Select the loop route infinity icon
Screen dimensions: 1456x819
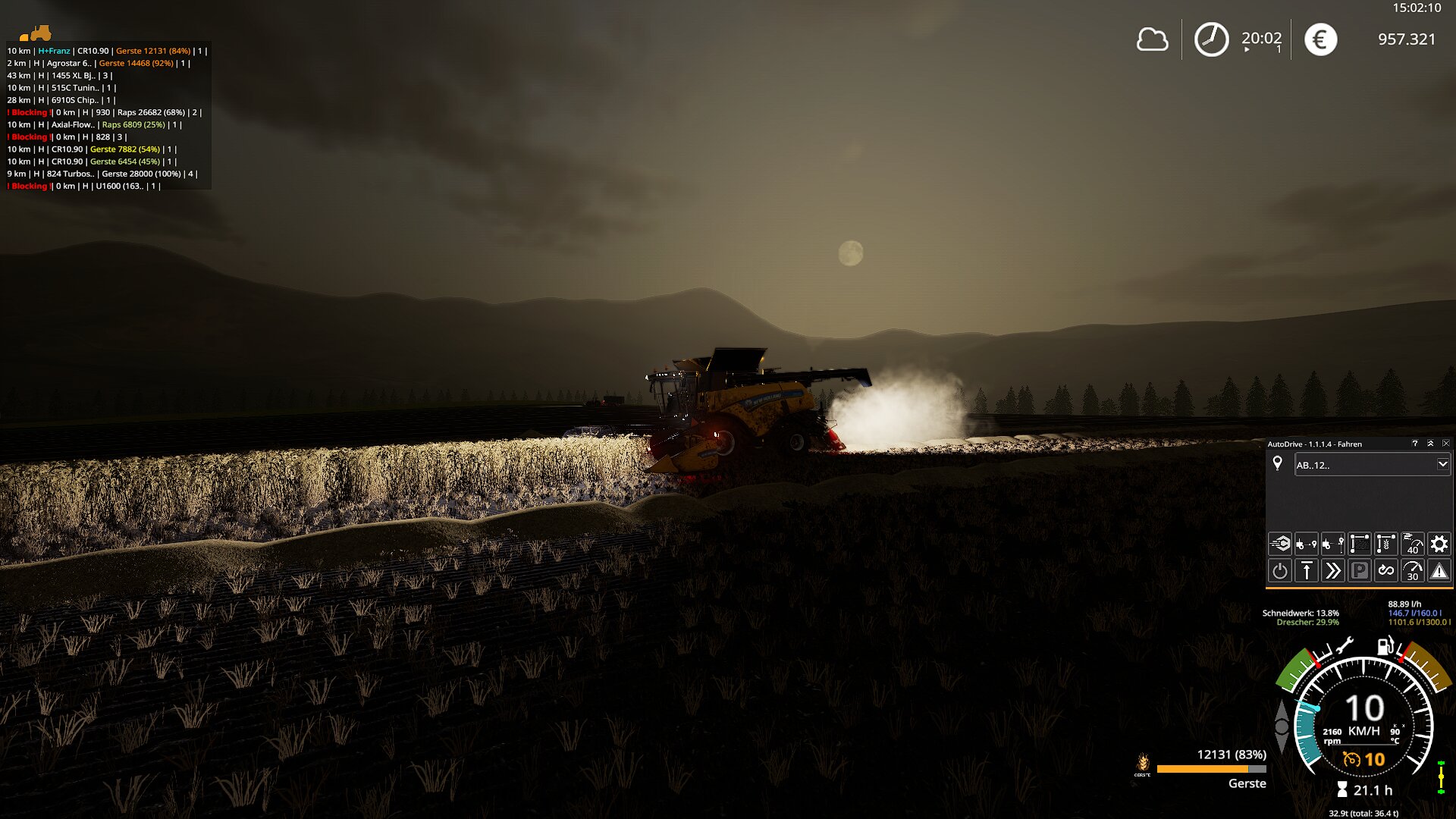coord(1386,571)
